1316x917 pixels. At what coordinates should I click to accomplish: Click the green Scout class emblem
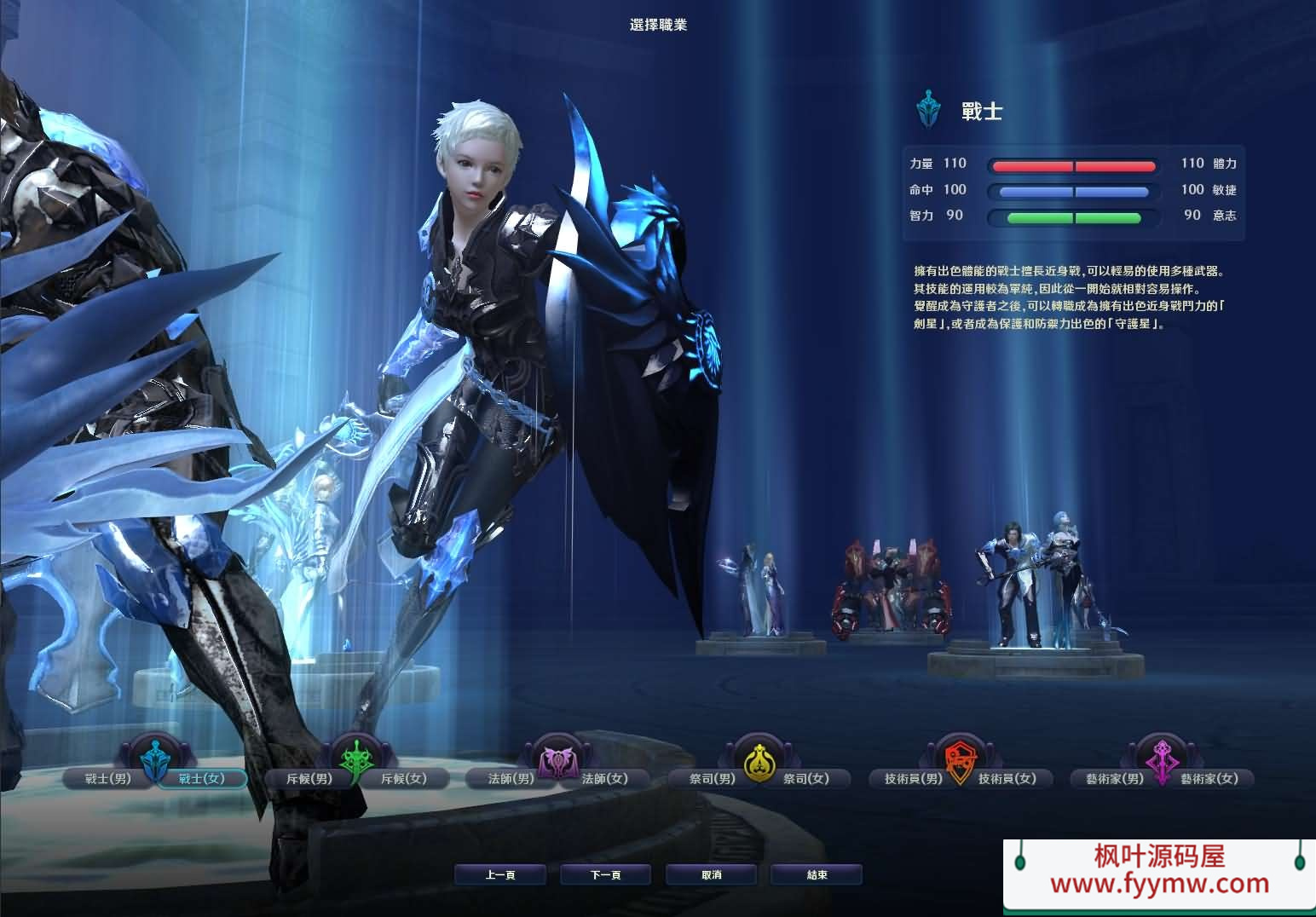tap(358, 758)
